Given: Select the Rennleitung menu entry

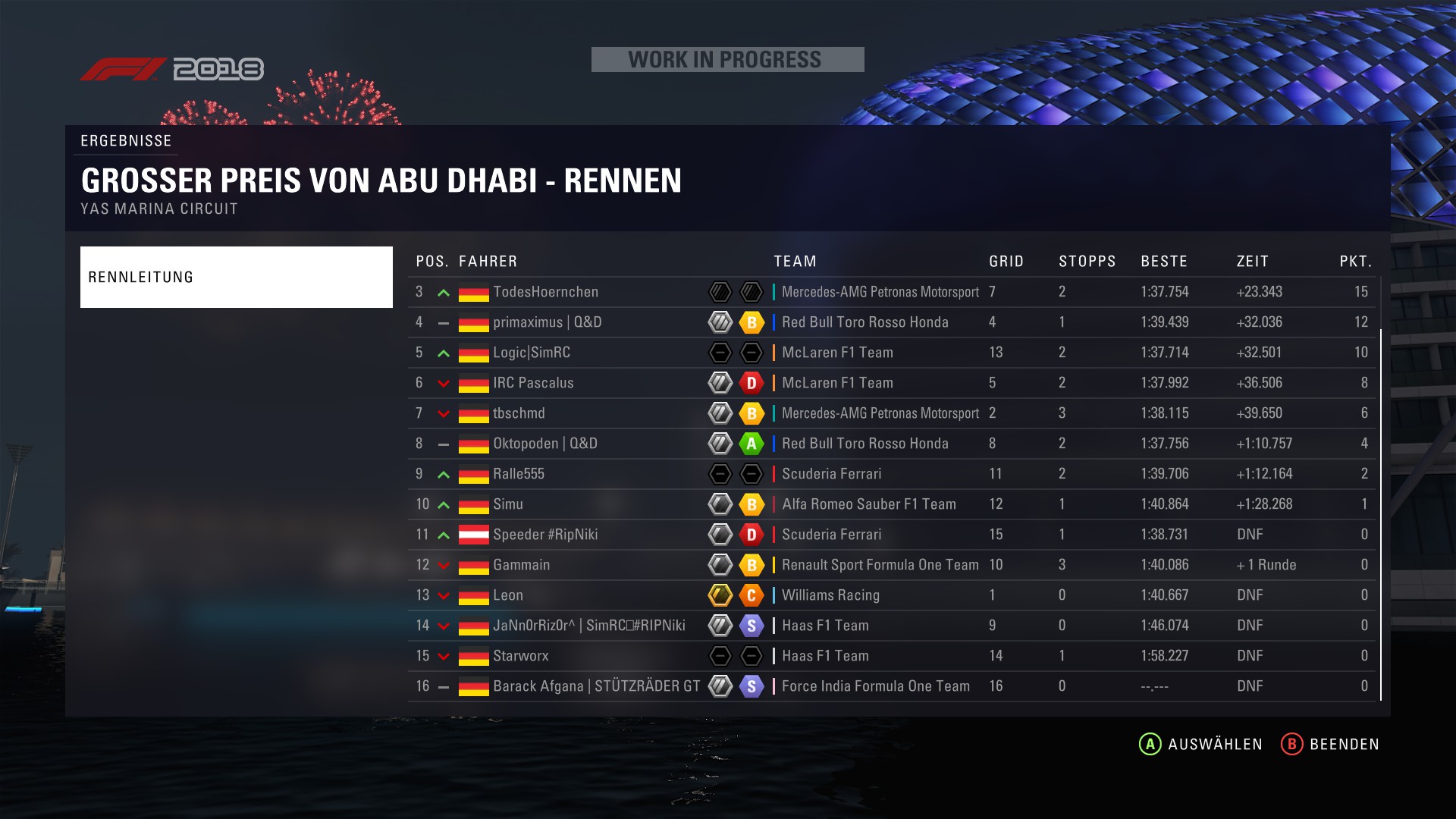Looking at the screenshot, I should click(236, 277).
